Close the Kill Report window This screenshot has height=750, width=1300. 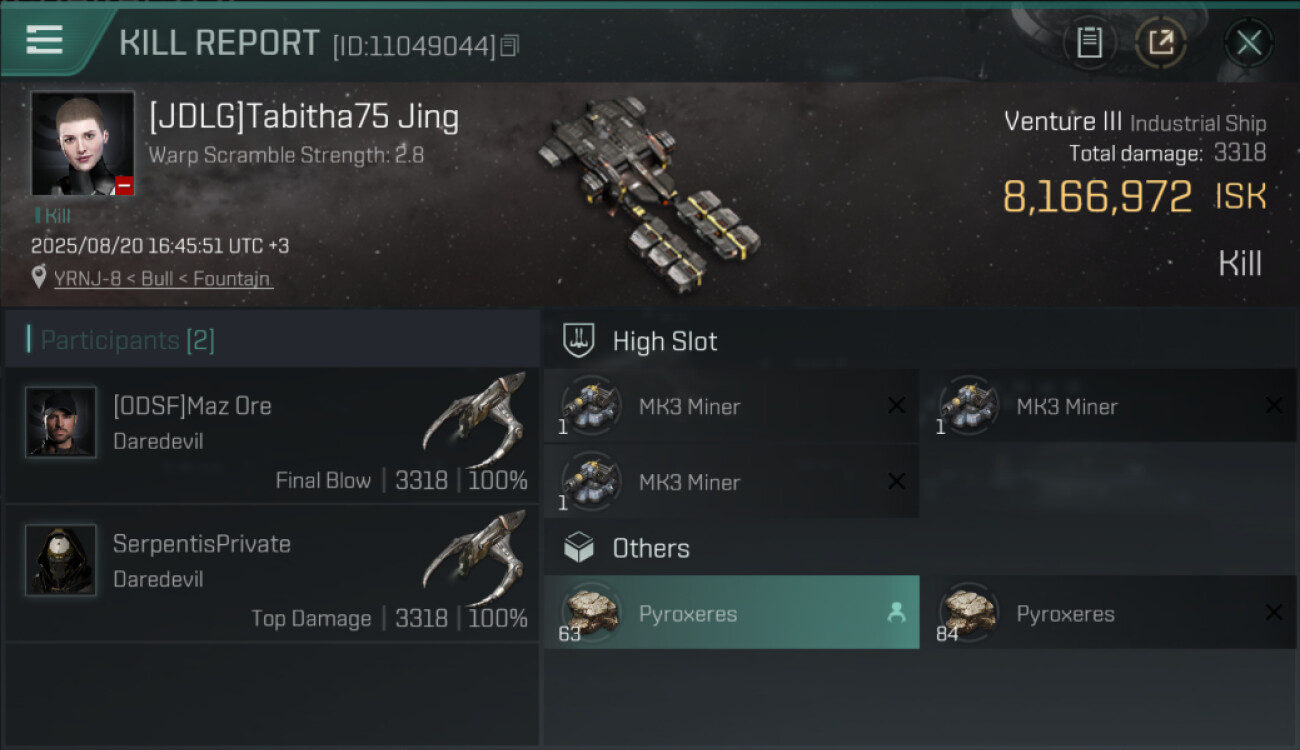coord(1248,43)
